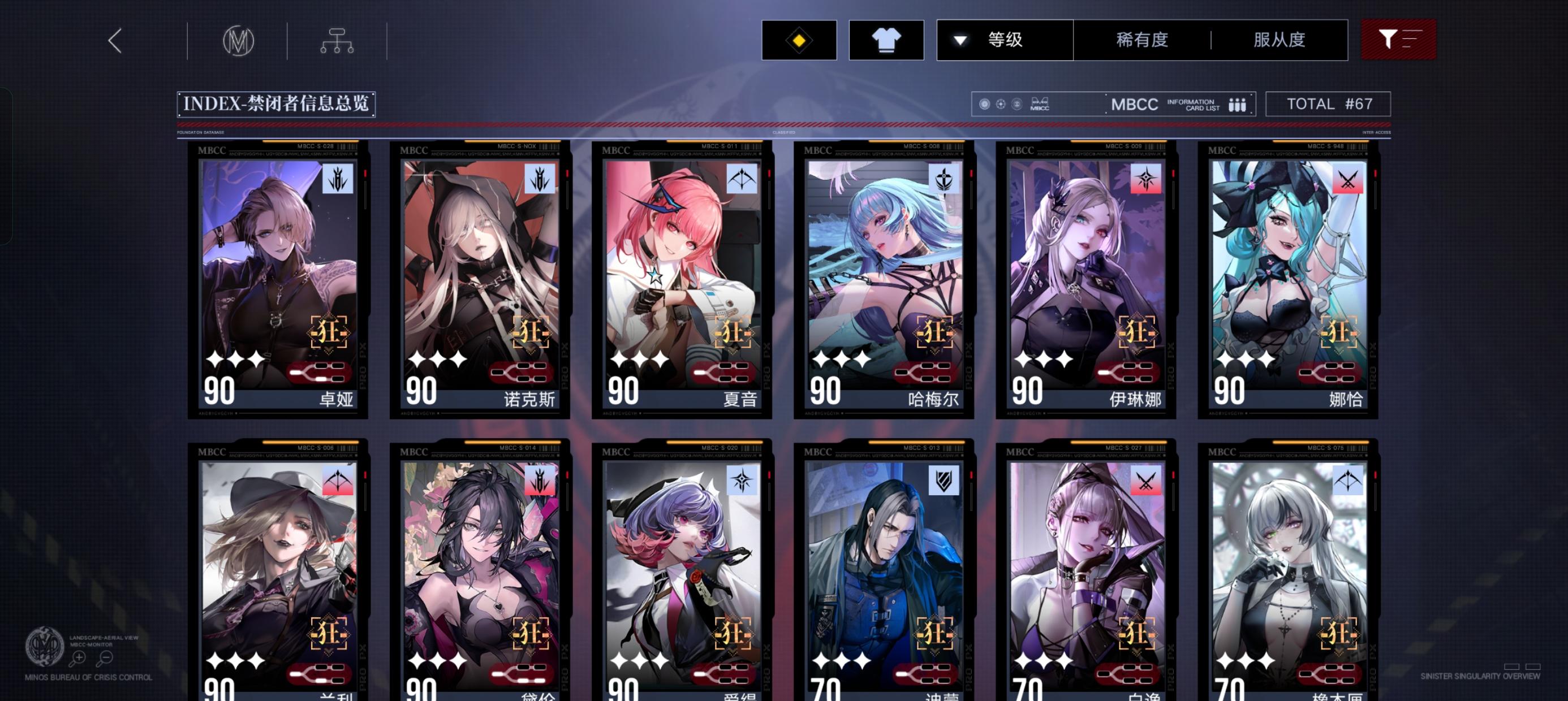The width and height of the screenshot is (1568, 701).
Task: Select the diamond rarity filter icon
Action: pyautogui.click(x=799, y=40)
